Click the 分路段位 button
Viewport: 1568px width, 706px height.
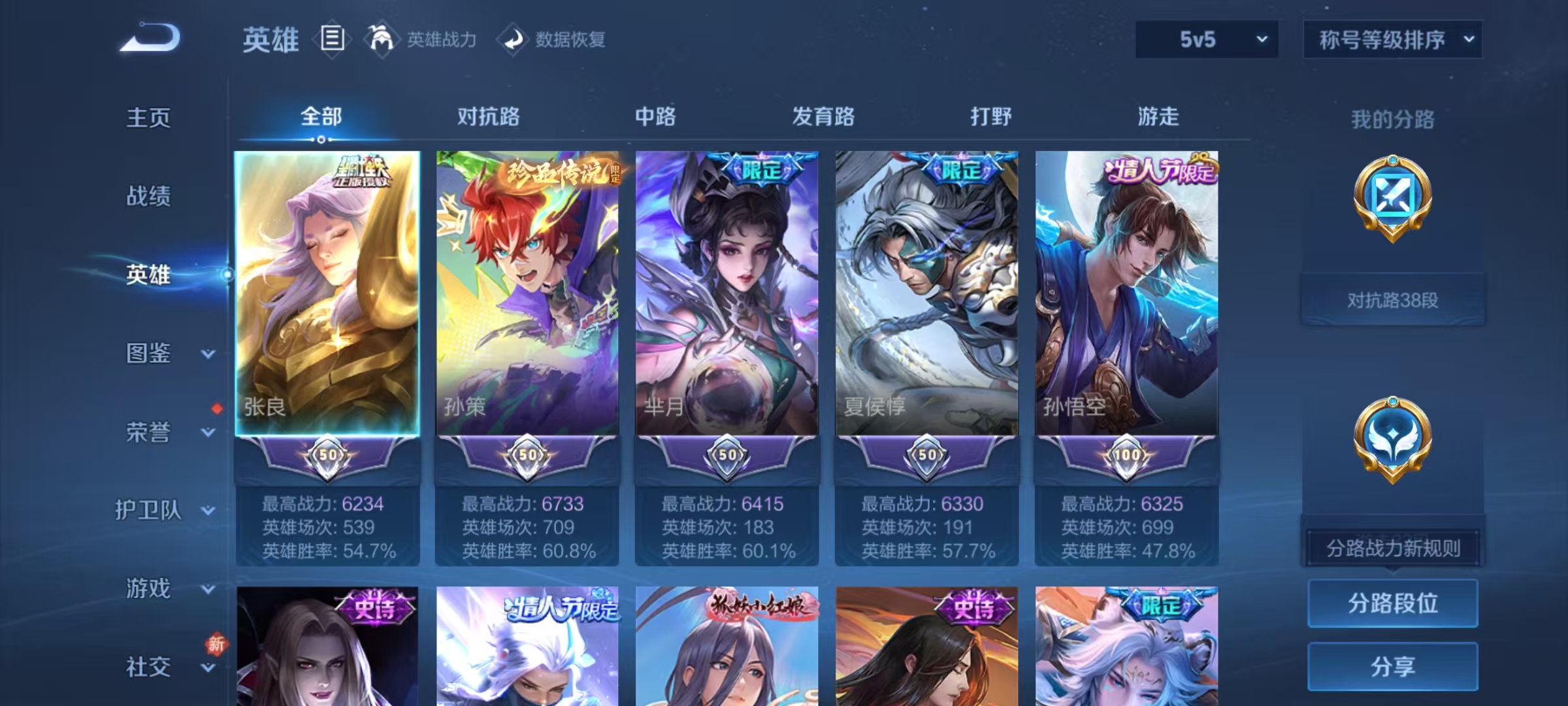tap(1393, 603)
